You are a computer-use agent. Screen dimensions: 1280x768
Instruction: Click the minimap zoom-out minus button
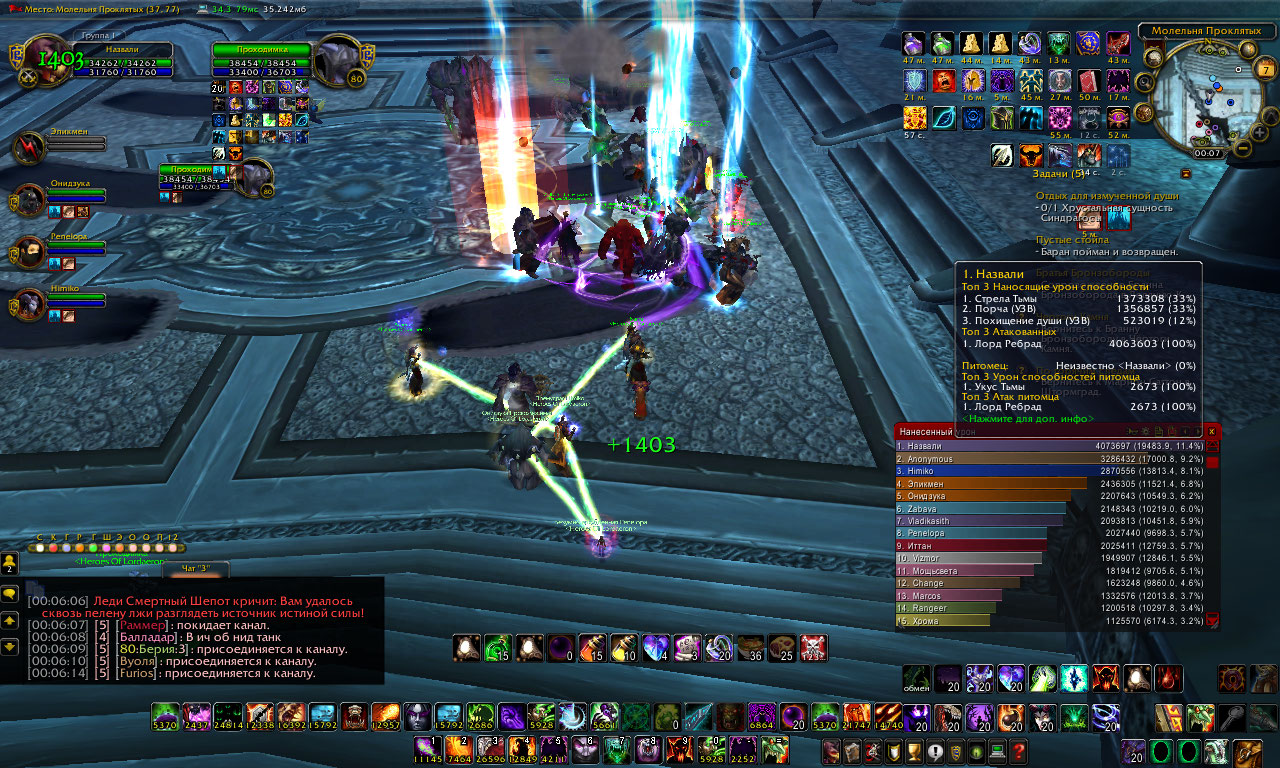(x=1242, y=148)
